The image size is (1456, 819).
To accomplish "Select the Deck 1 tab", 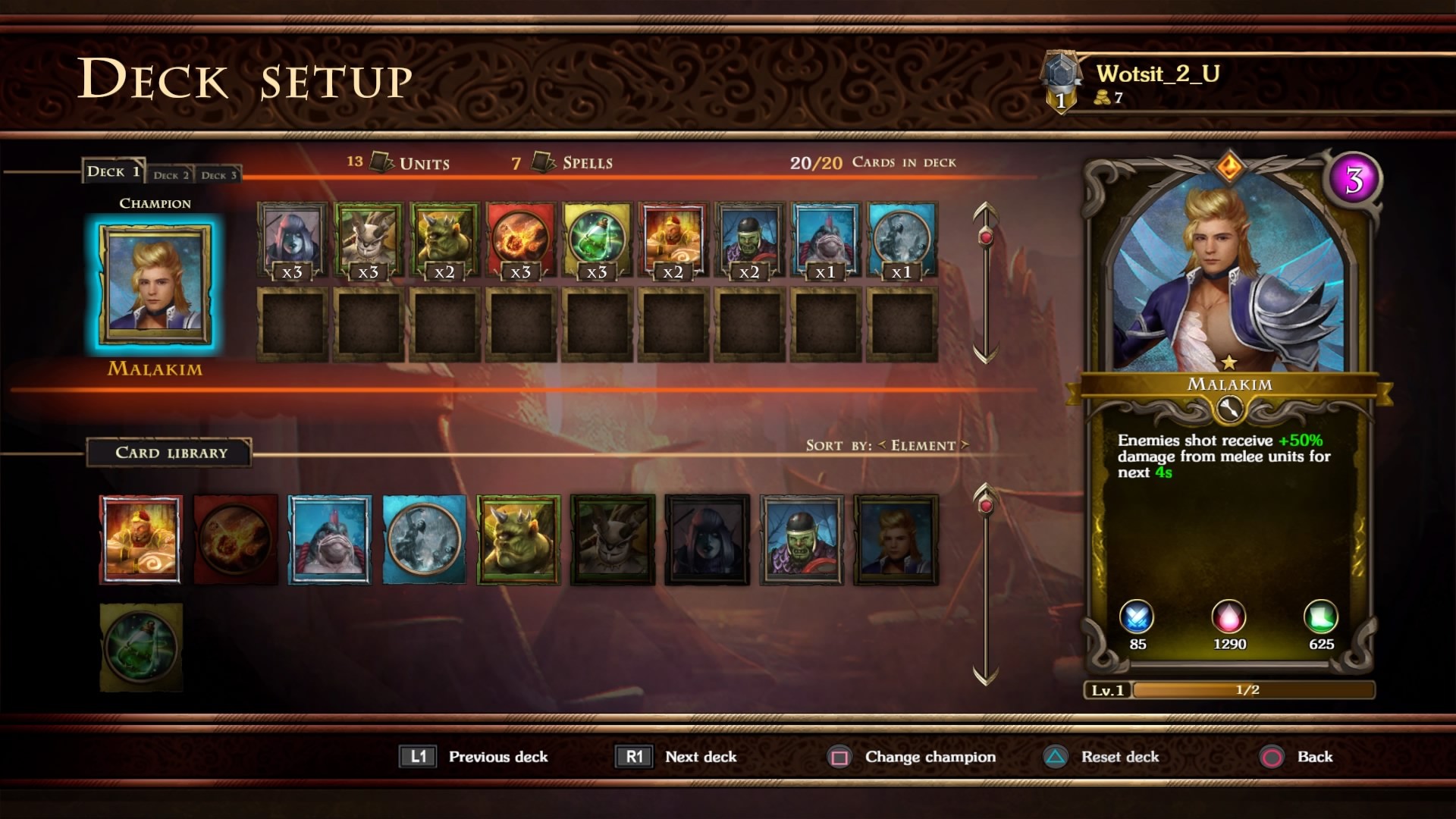I will (113, 171).
